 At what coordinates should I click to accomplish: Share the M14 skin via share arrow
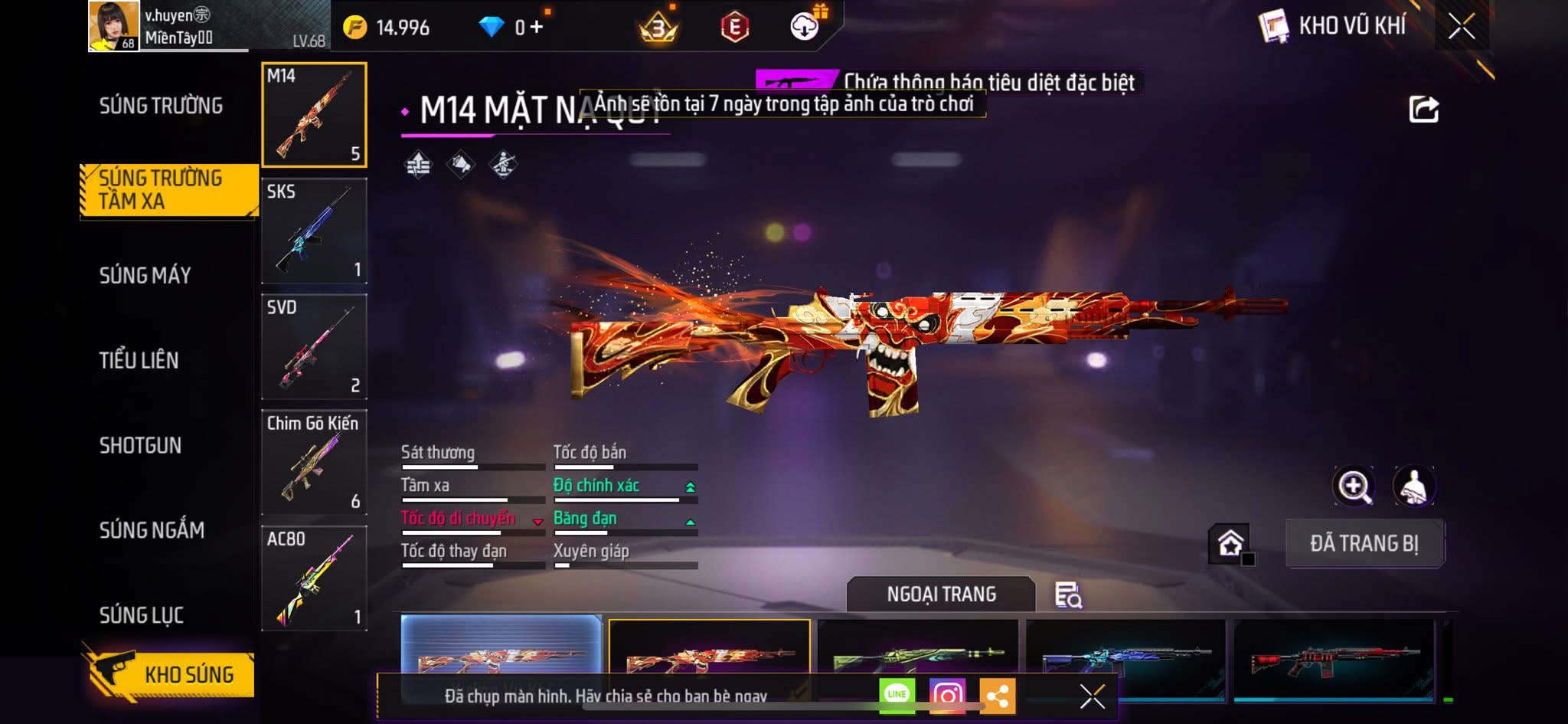coord(1423,110)
